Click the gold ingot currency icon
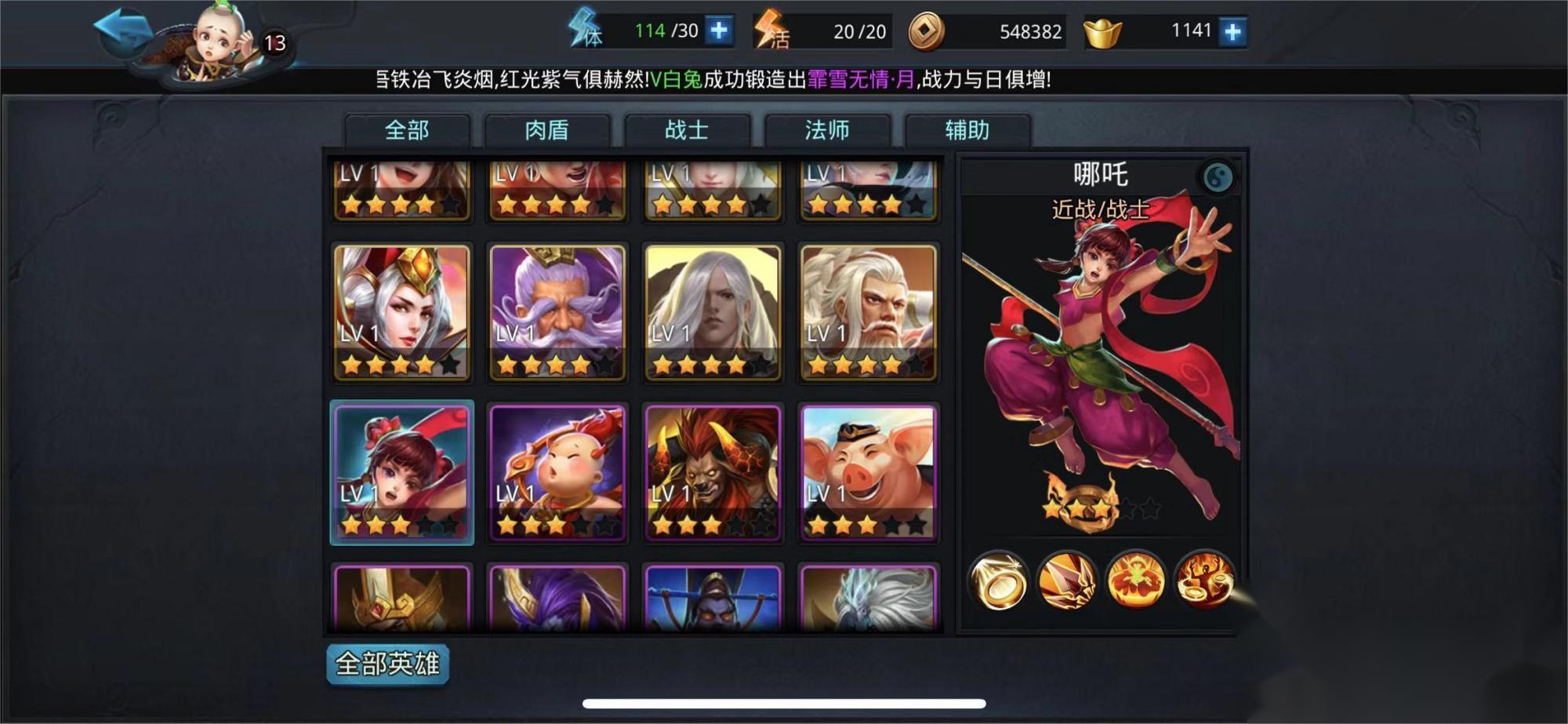Viewport: 1568px width, 724px height. point(1102,30)
